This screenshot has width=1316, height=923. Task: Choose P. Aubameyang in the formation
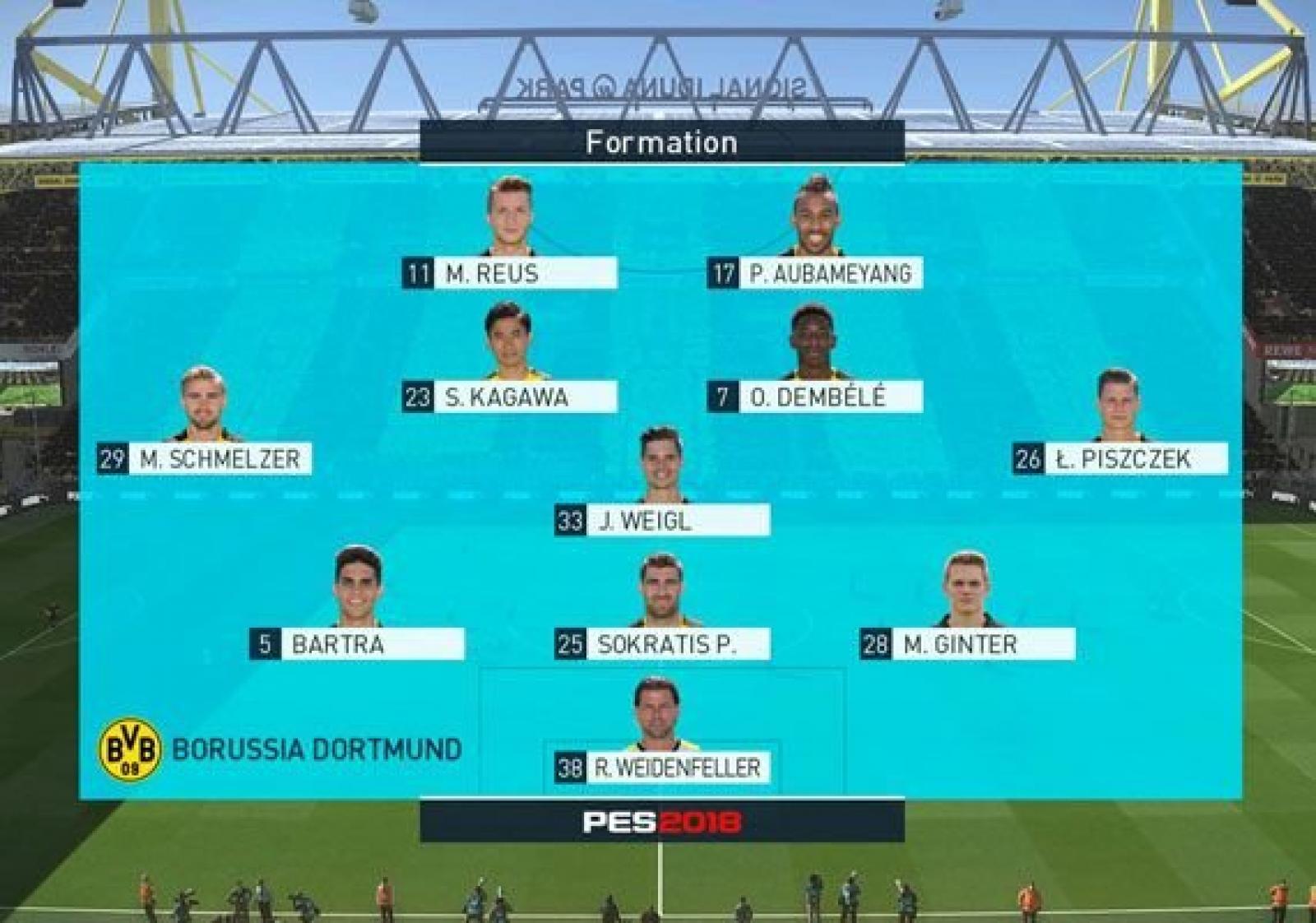point(815,273)
